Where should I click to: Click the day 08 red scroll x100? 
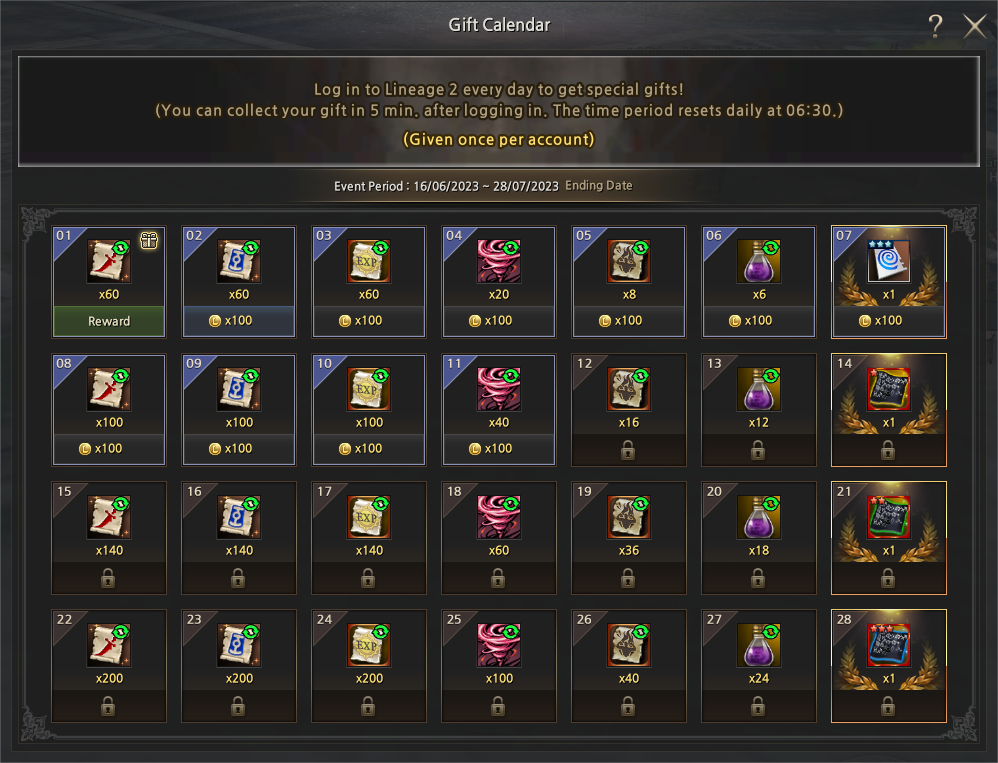pyautogui.click(x=109, y=390)
